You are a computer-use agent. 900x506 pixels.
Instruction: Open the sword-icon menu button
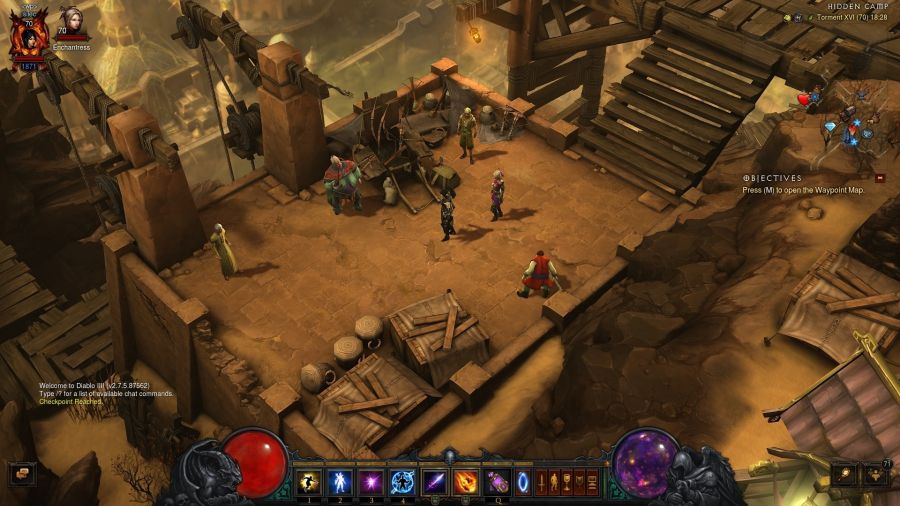(x=541, y=482)
